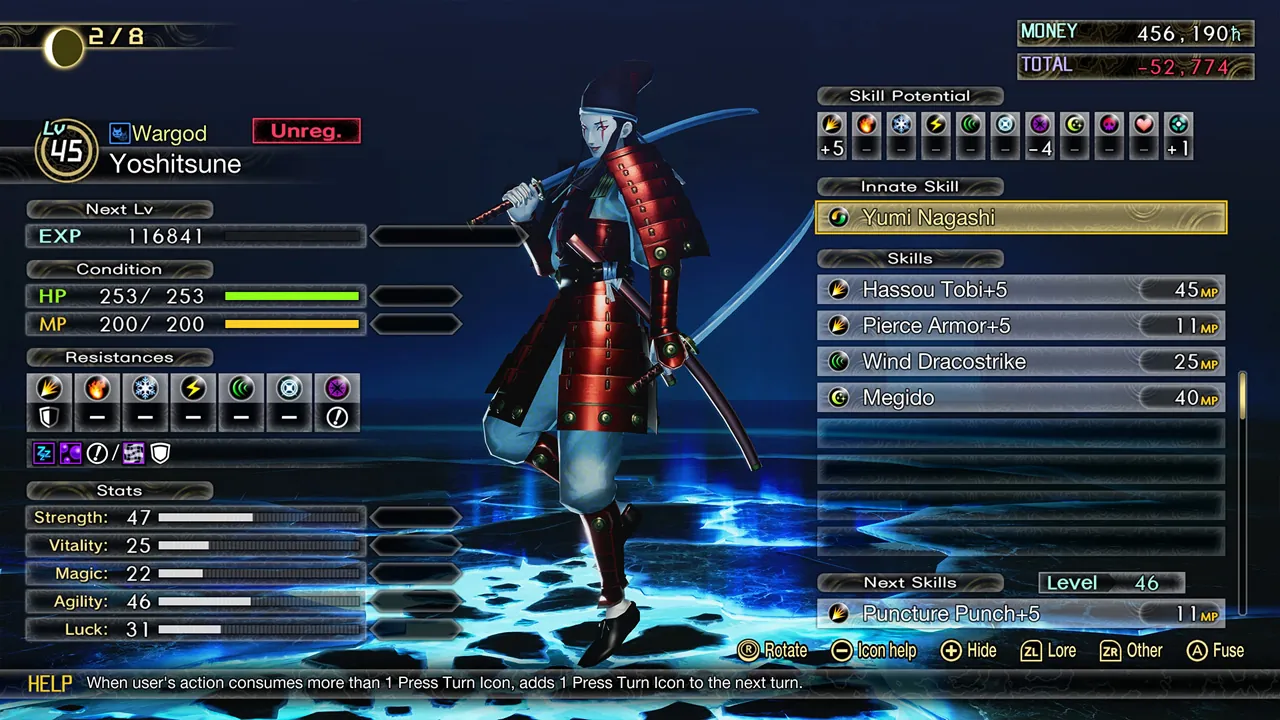Select the Megido almighty skill icon
Viewport: 1280px width, 720px height.
[840, 397]
